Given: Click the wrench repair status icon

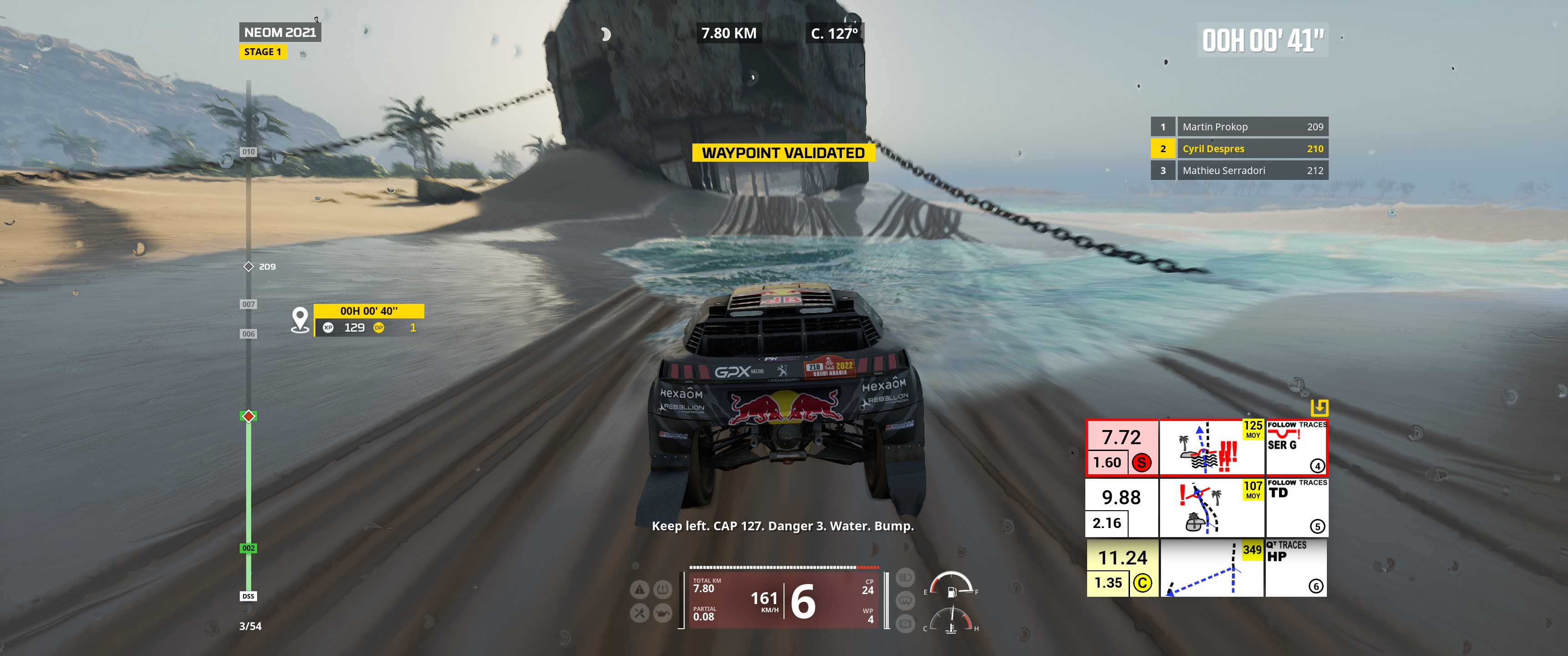Looking at the screenshot, I should point(639,613).
